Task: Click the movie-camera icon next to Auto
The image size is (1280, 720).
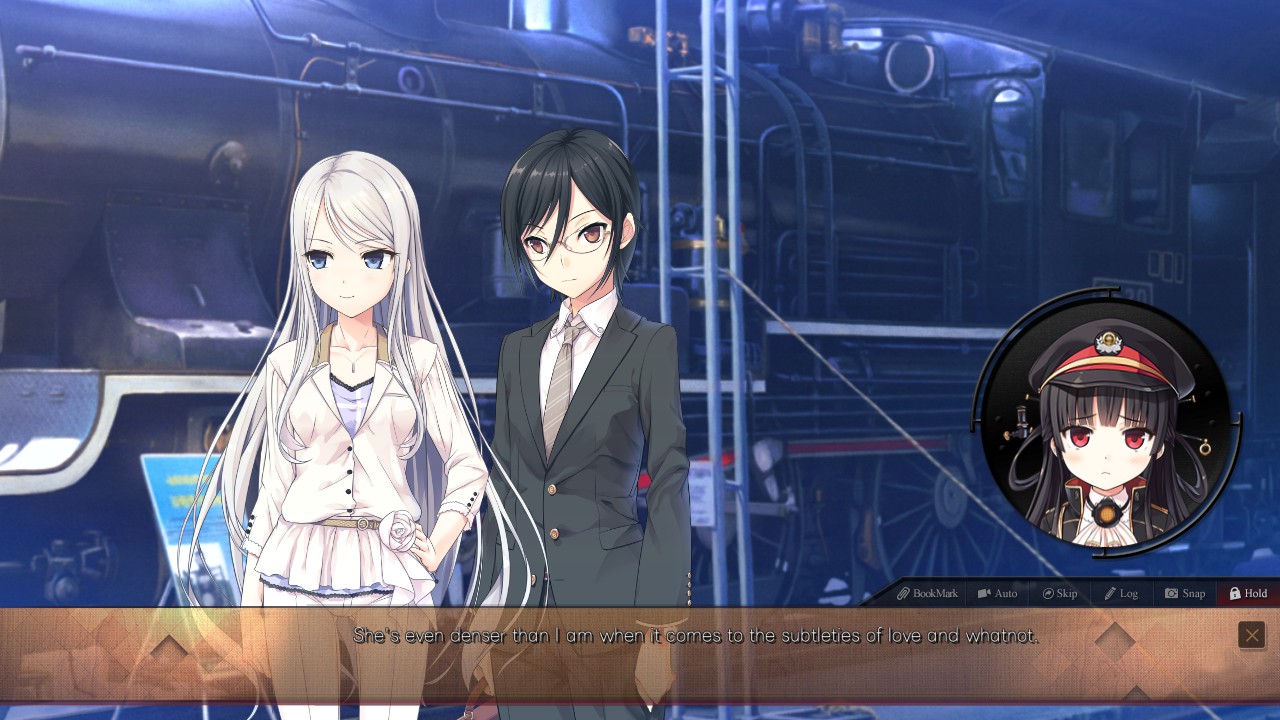Action: point(985,593)
